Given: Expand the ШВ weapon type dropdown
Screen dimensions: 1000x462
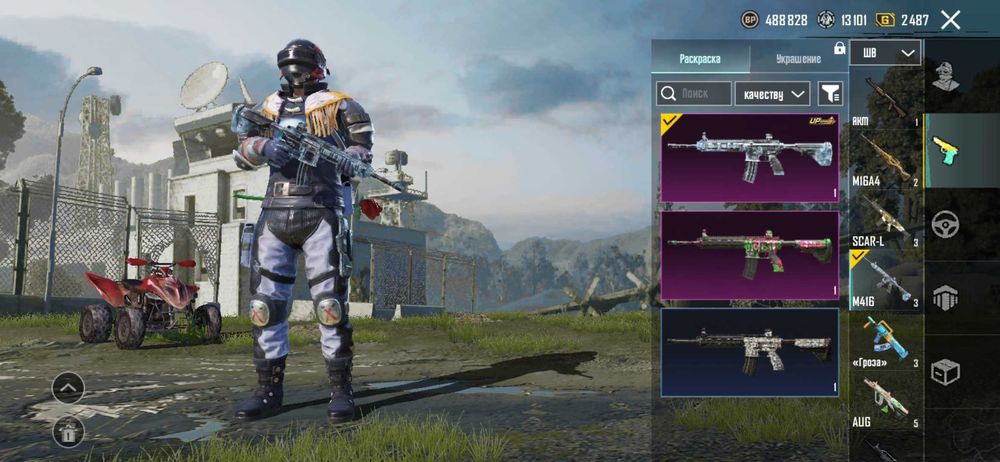Looking at the screenshot, I should pos(885,53).
